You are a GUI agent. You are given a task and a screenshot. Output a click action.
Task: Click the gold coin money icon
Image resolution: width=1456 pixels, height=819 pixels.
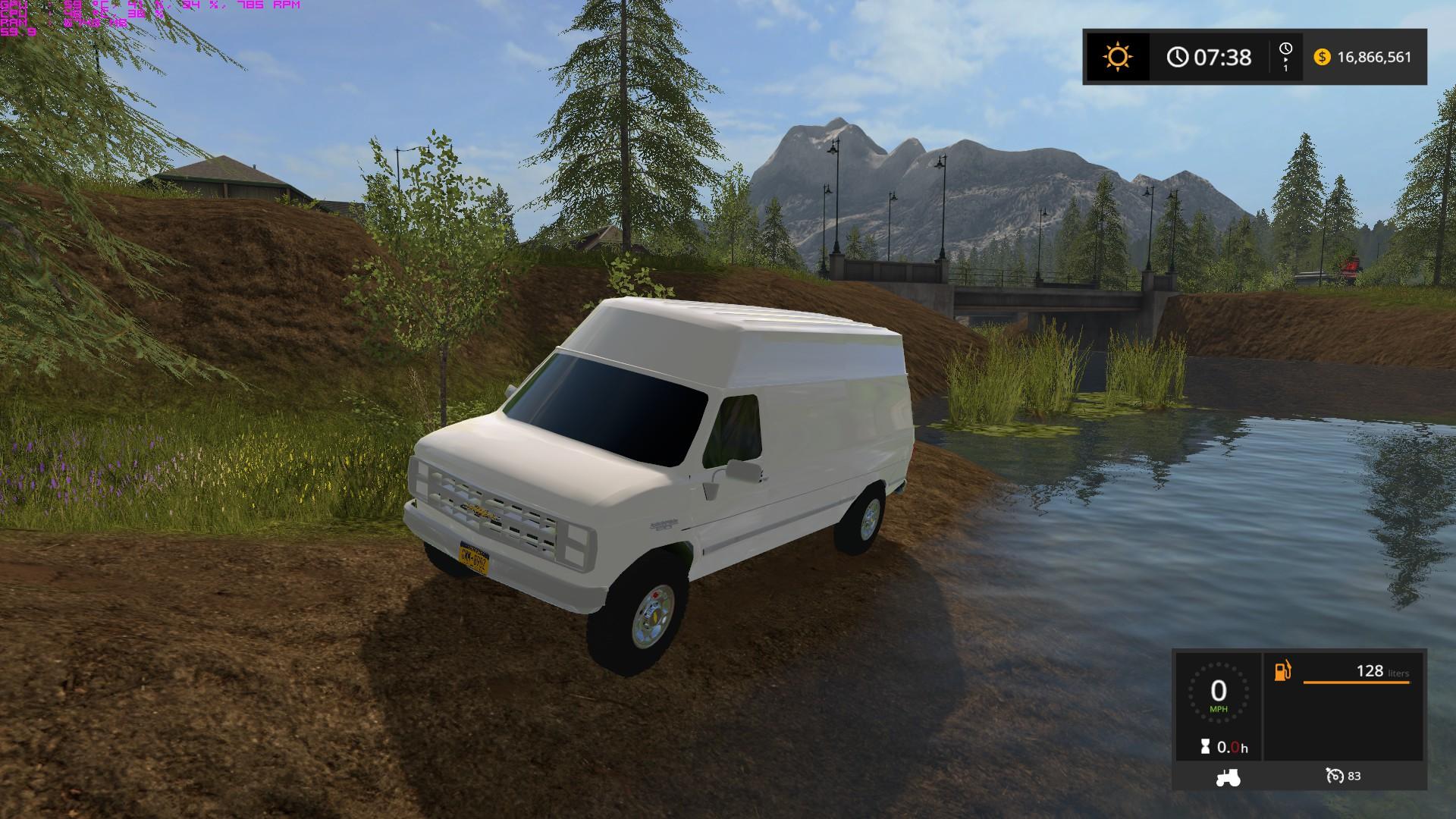point(1322,57)
